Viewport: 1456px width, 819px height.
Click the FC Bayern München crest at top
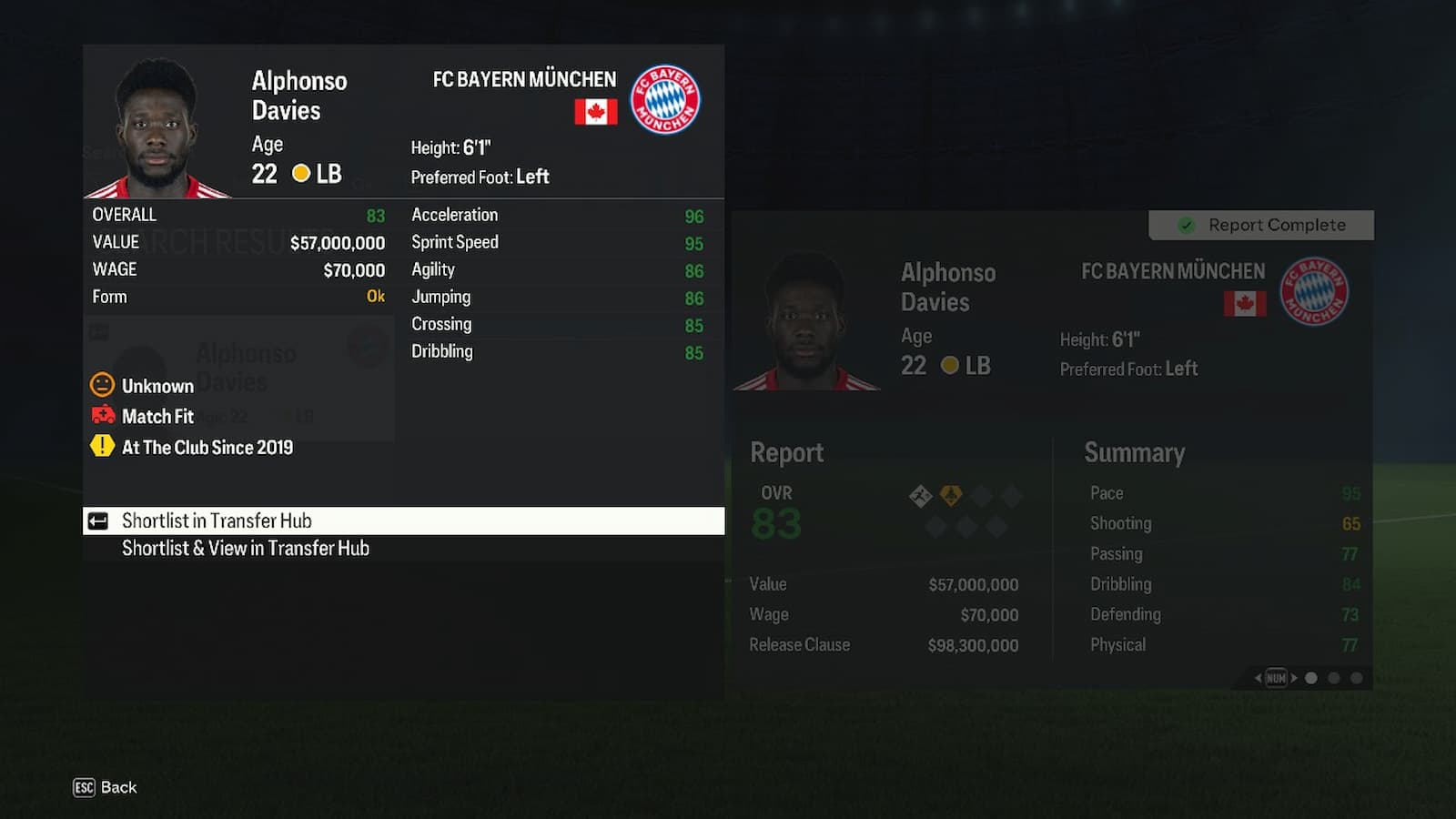(x=667, y=100)
